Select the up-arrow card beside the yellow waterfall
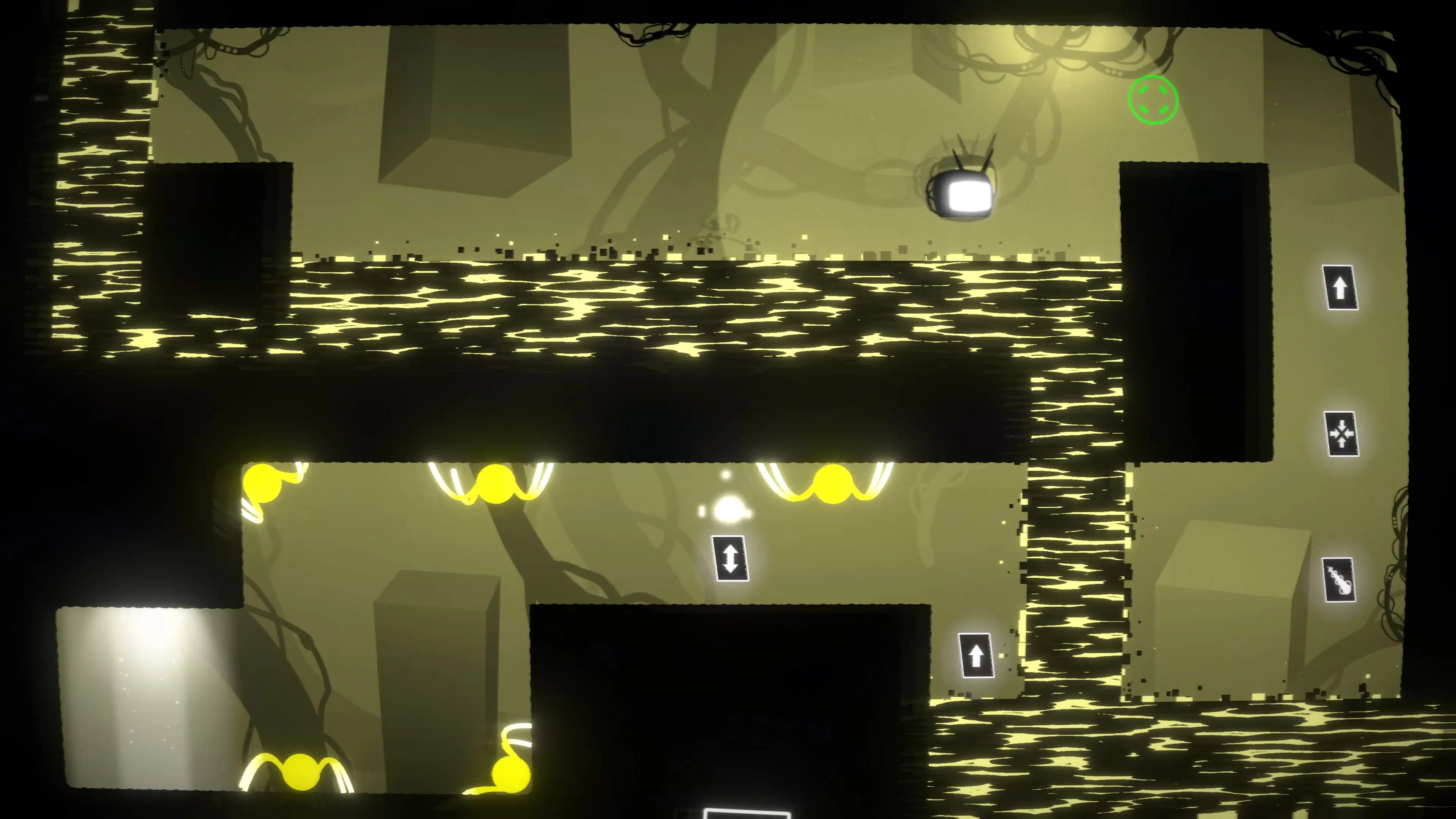Screen dimensions: 1456x819 (x=977, y=655)
